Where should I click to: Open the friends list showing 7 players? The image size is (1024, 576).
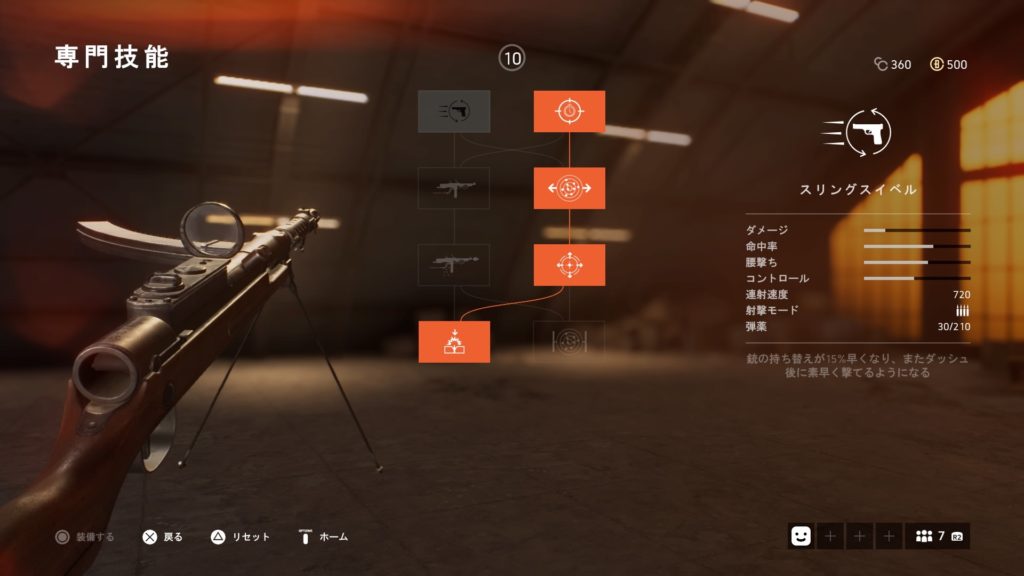[937, 536]
